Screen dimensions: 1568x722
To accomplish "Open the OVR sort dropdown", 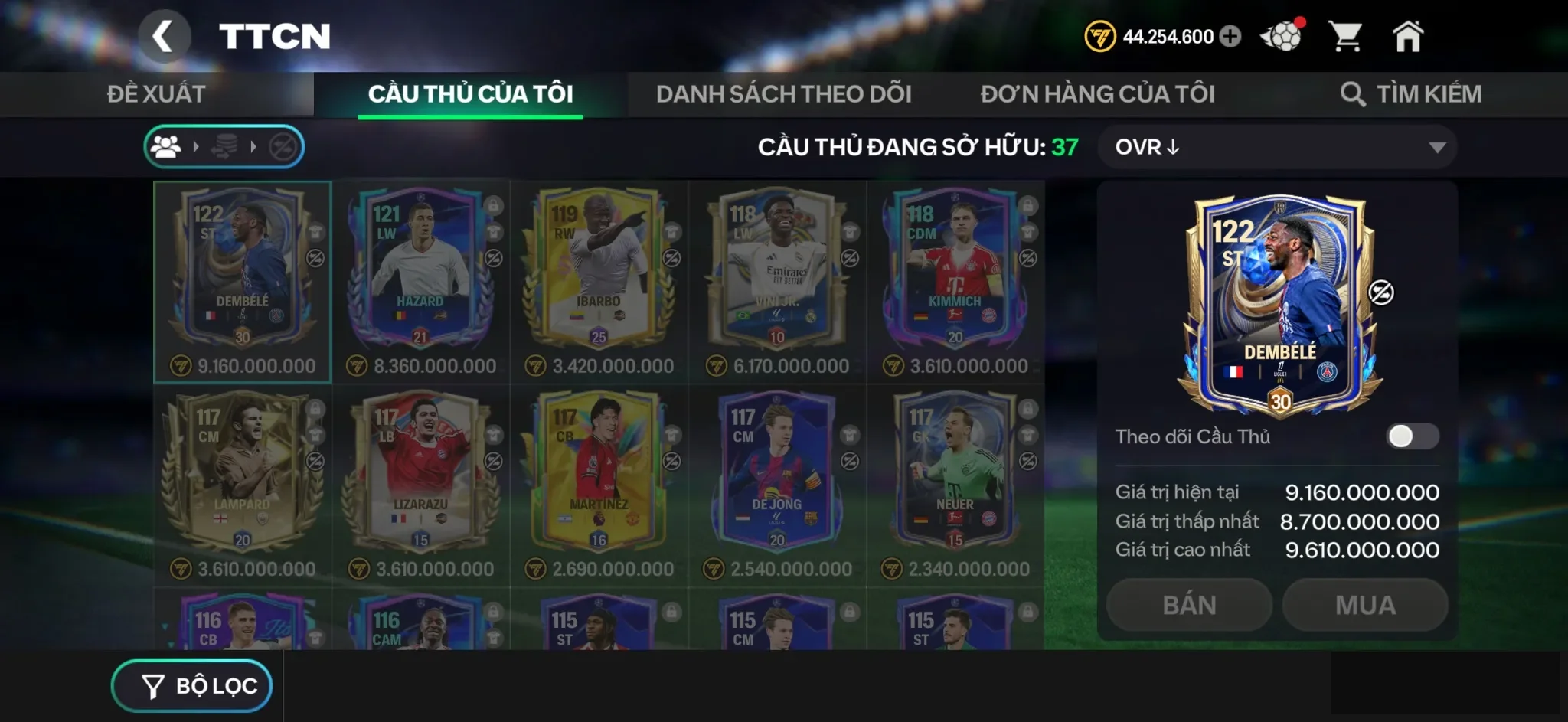I will pyautogui.click(x=1277, y=147).
